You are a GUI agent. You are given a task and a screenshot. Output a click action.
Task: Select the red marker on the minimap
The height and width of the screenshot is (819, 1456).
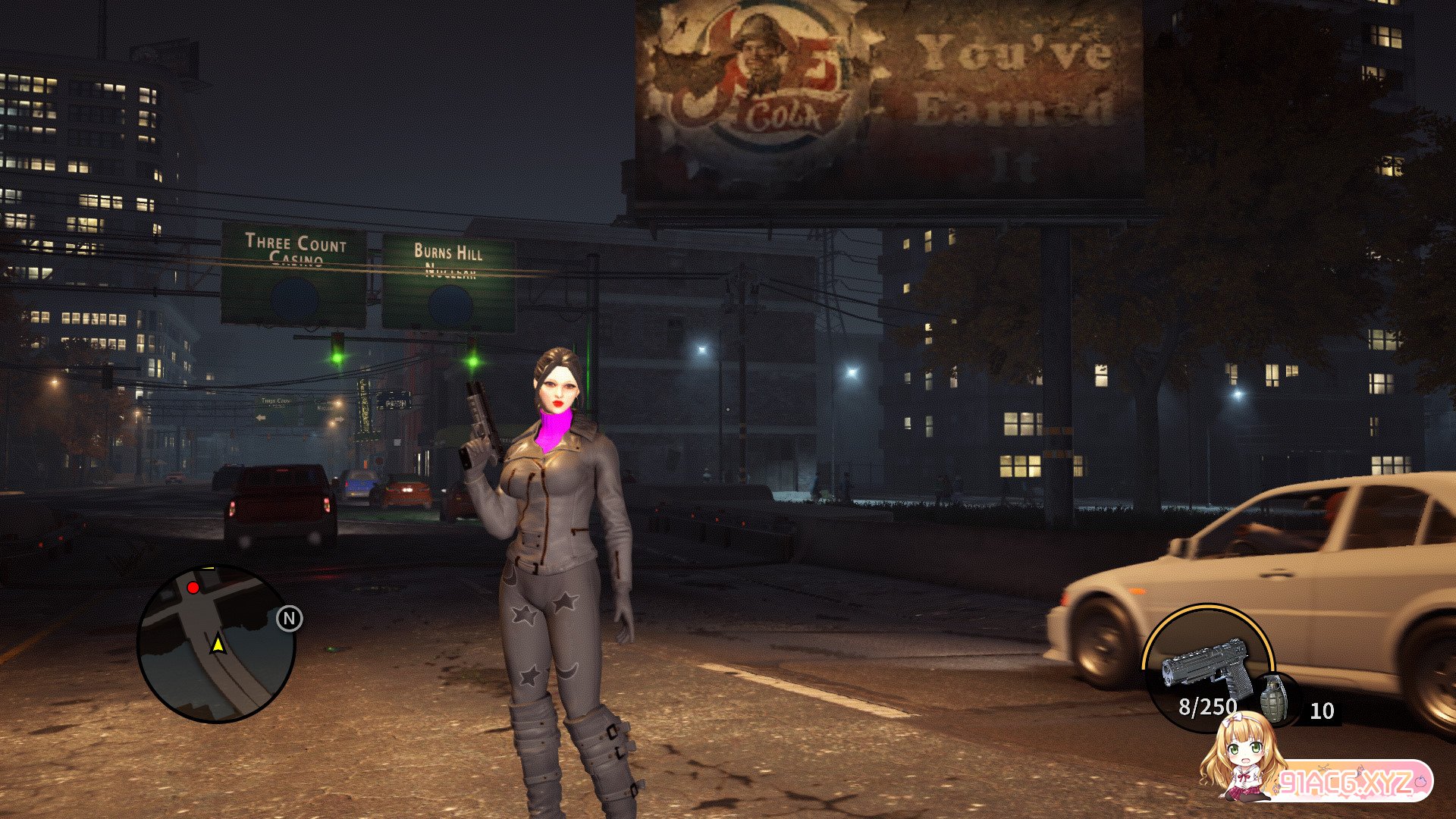pyautogui.click(x=193, y=588)
